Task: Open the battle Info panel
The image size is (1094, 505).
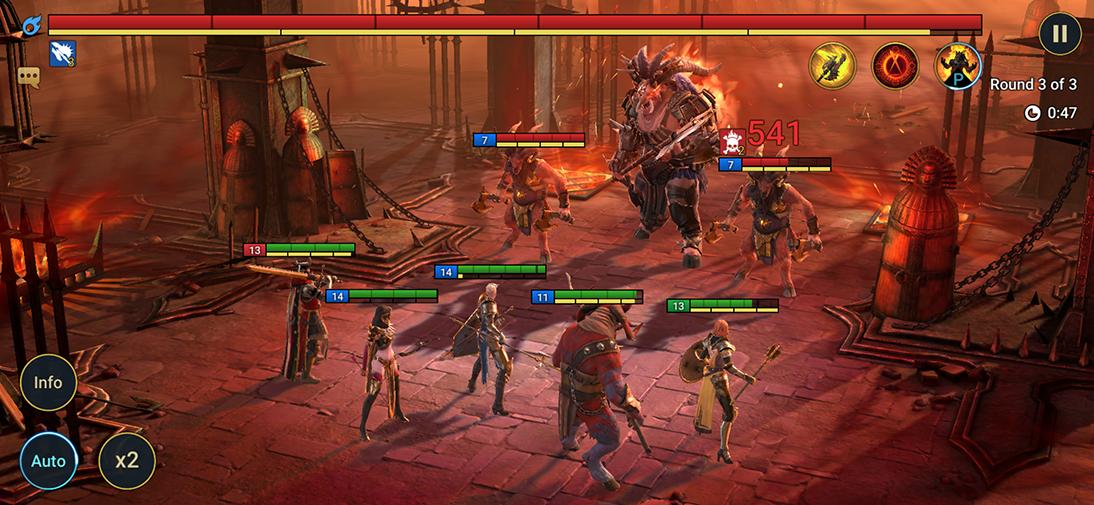Action: pyautogui.click(x=48, y=382)
